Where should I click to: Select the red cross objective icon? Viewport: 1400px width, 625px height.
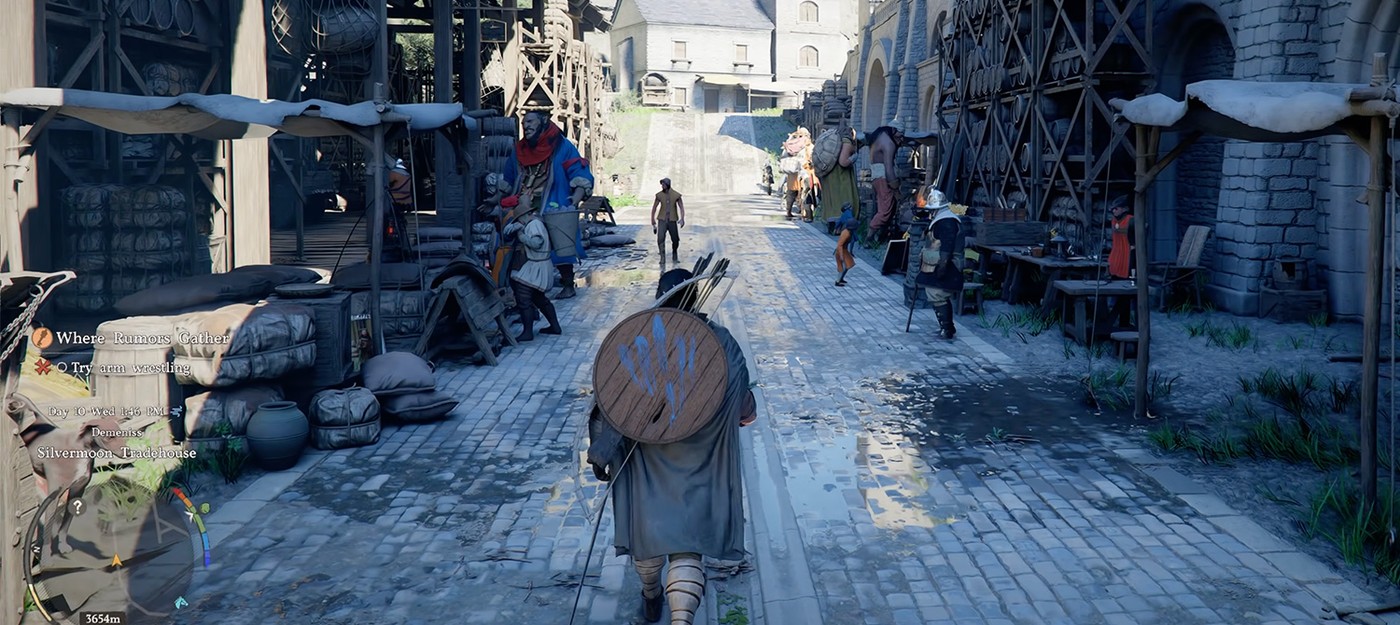42,367
